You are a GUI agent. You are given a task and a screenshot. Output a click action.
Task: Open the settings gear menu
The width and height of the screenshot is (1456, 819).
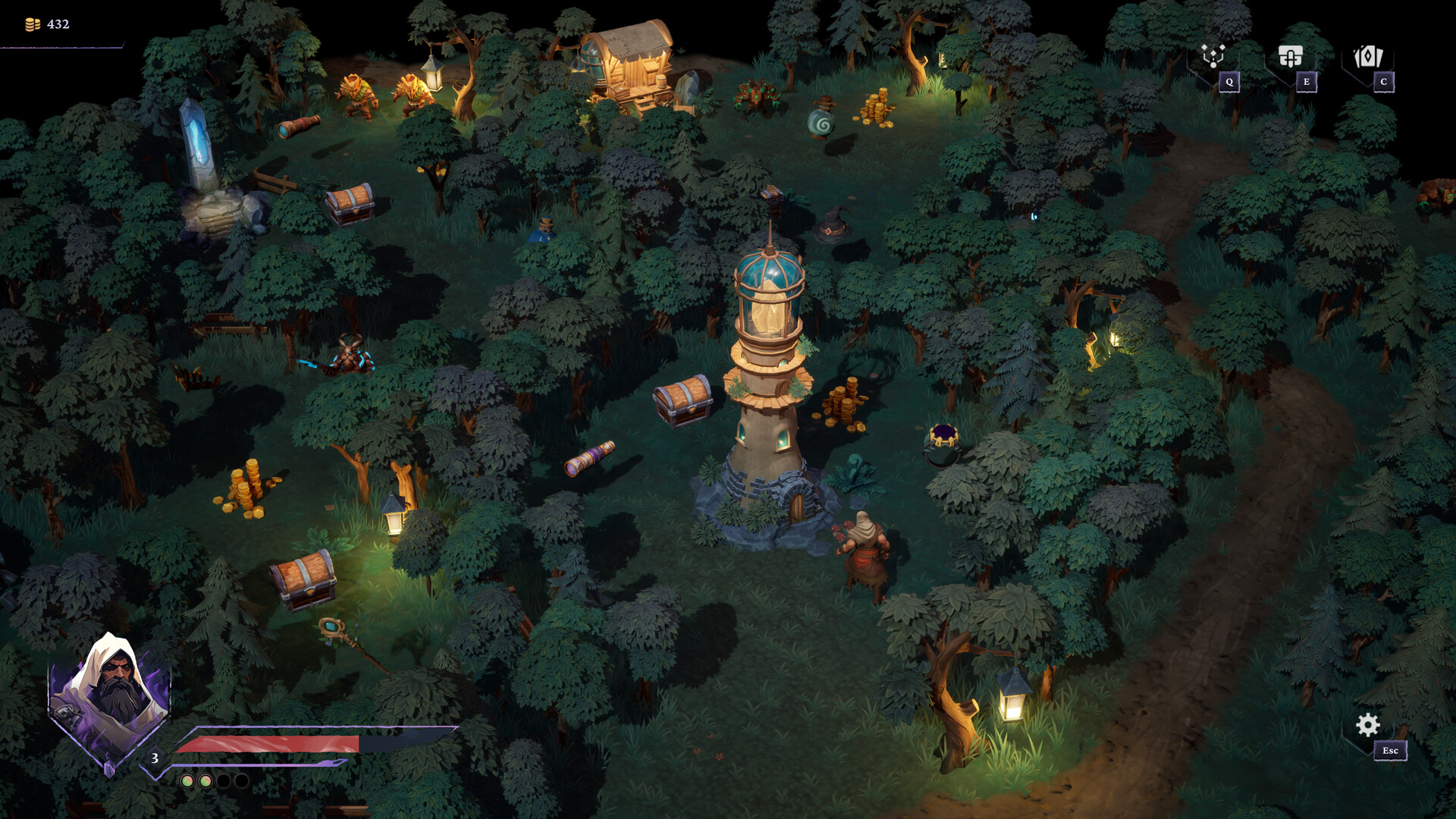tap(1367, 726)
